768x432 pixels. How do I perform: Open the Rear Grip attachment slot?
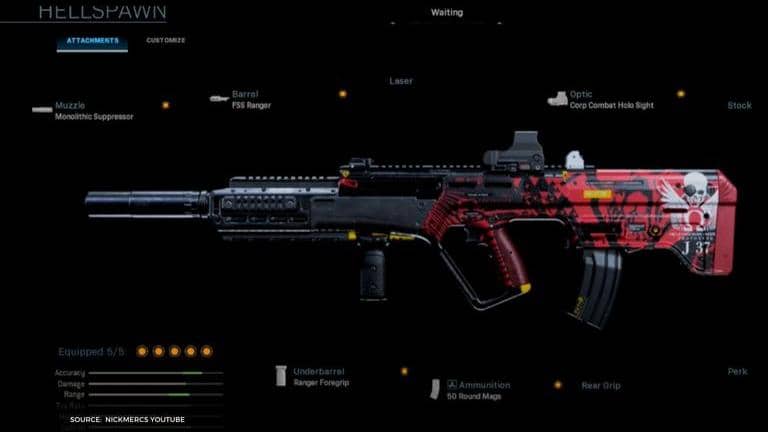(600, 385)
